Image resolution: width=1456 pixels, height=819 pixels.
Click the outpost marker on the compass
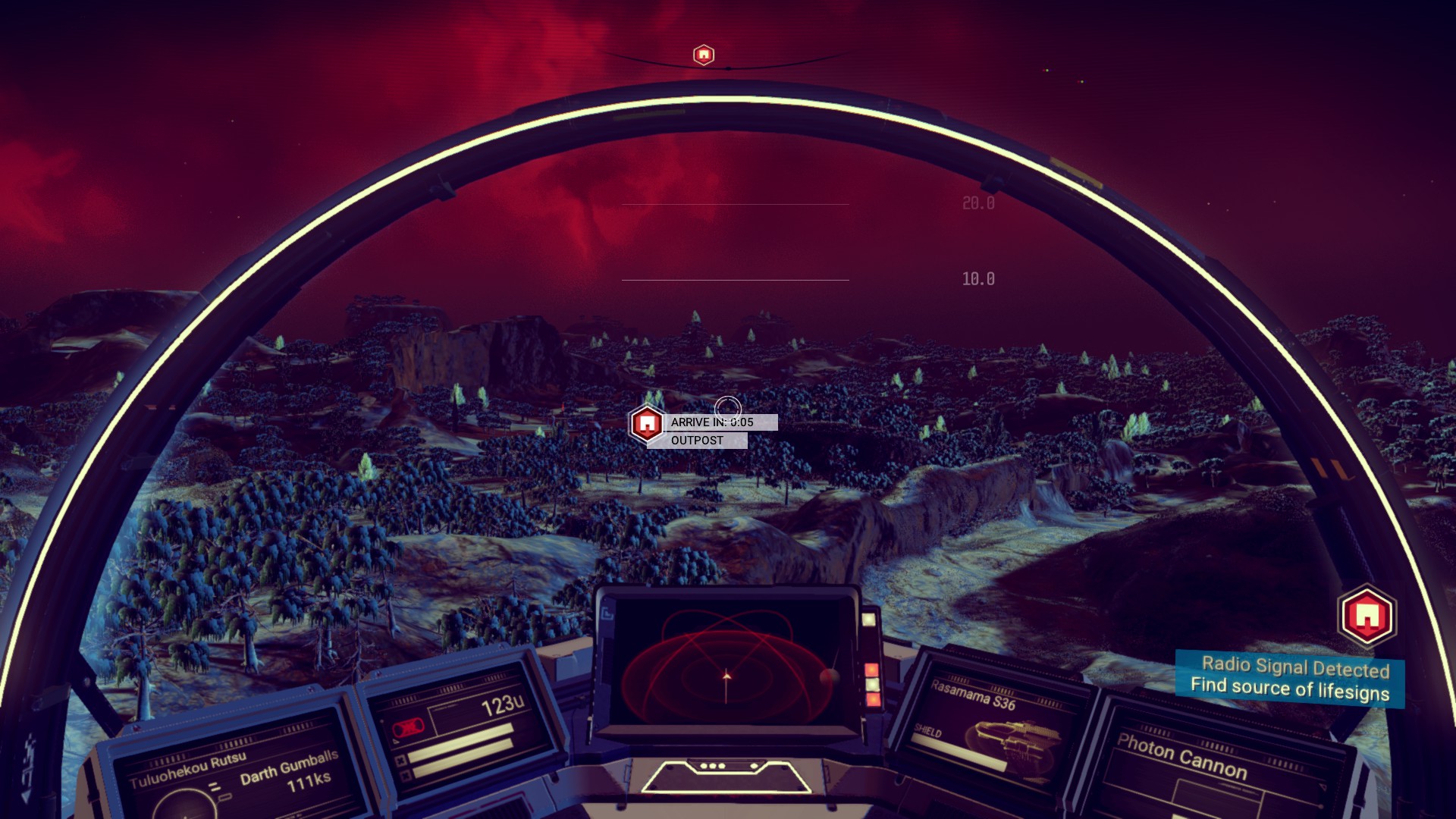point(704,55)
